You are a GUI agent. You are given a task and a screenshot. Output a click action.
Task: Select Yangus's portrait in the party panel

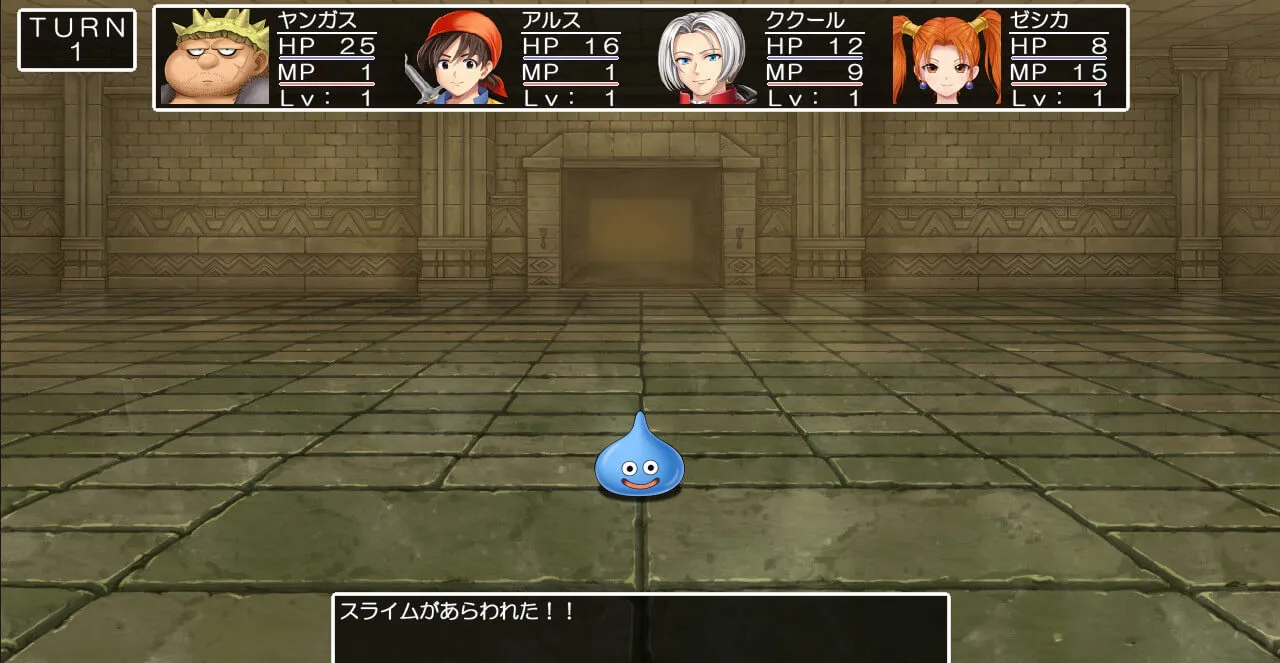[x=214, y=58]
